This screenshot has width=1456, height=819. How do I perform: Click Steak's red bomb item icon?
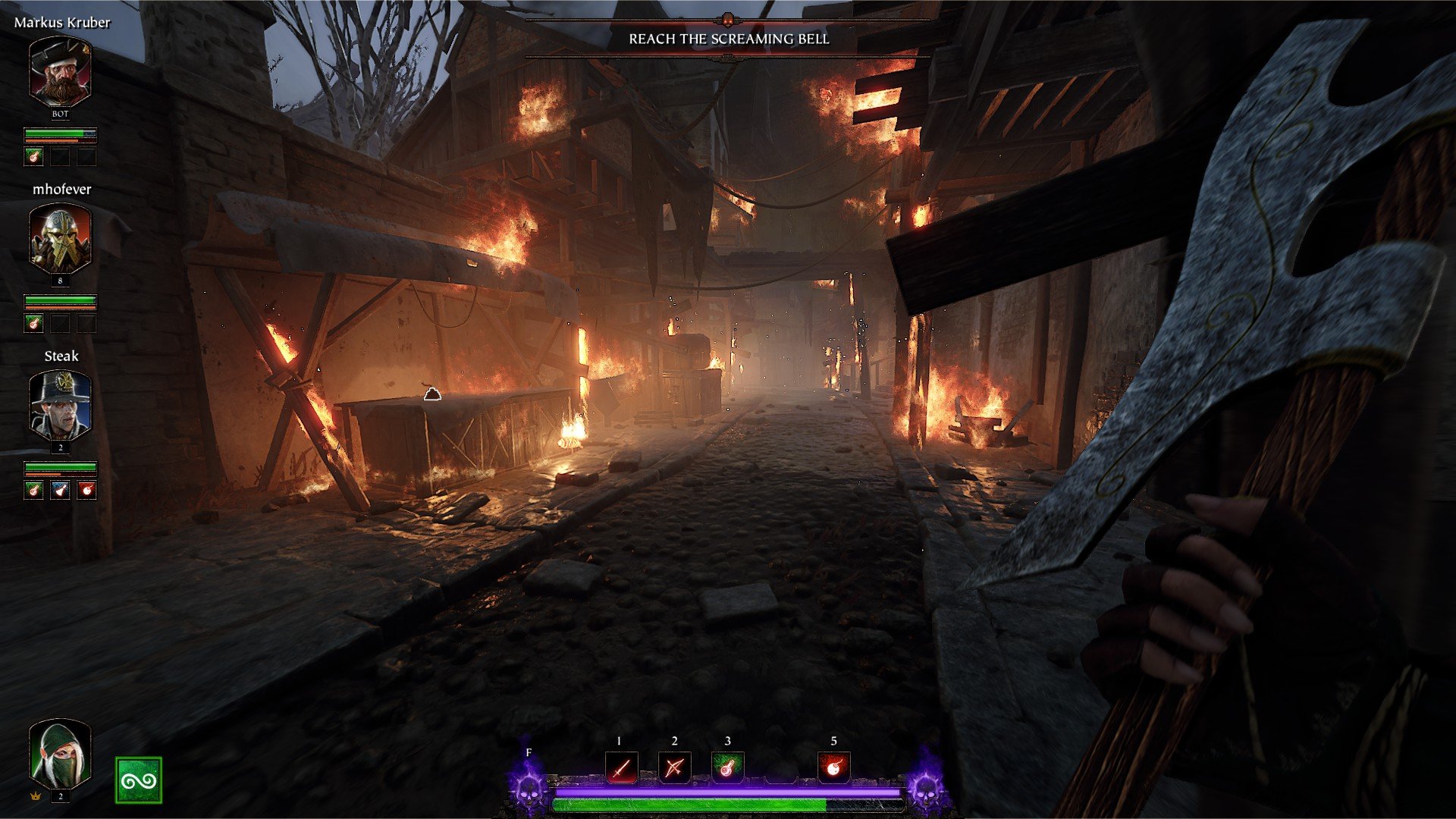[x=87, y=490]
